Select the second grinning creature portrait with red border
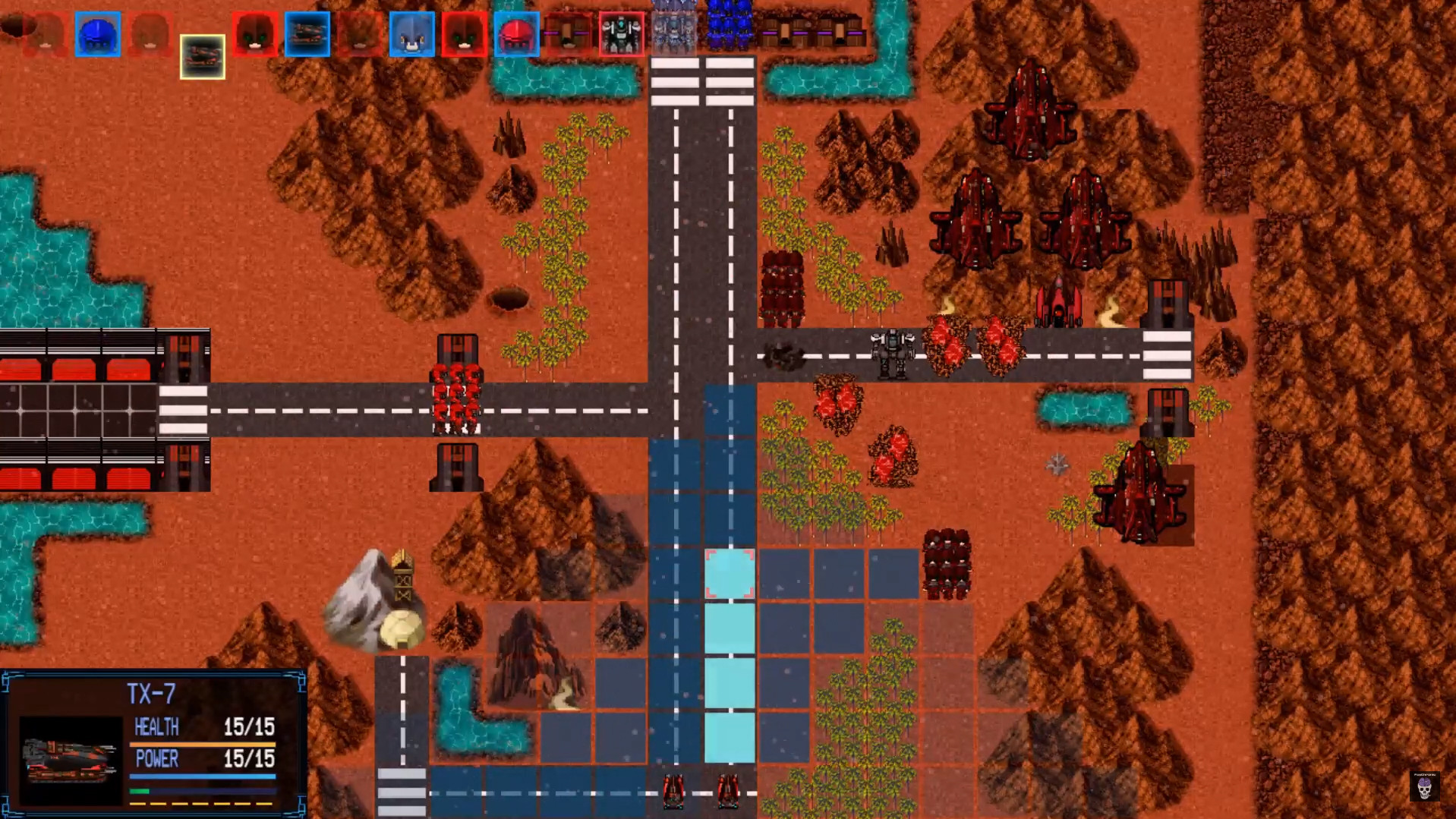The image size is (1456, 819). pyautogui.click(x=463, y=34)
